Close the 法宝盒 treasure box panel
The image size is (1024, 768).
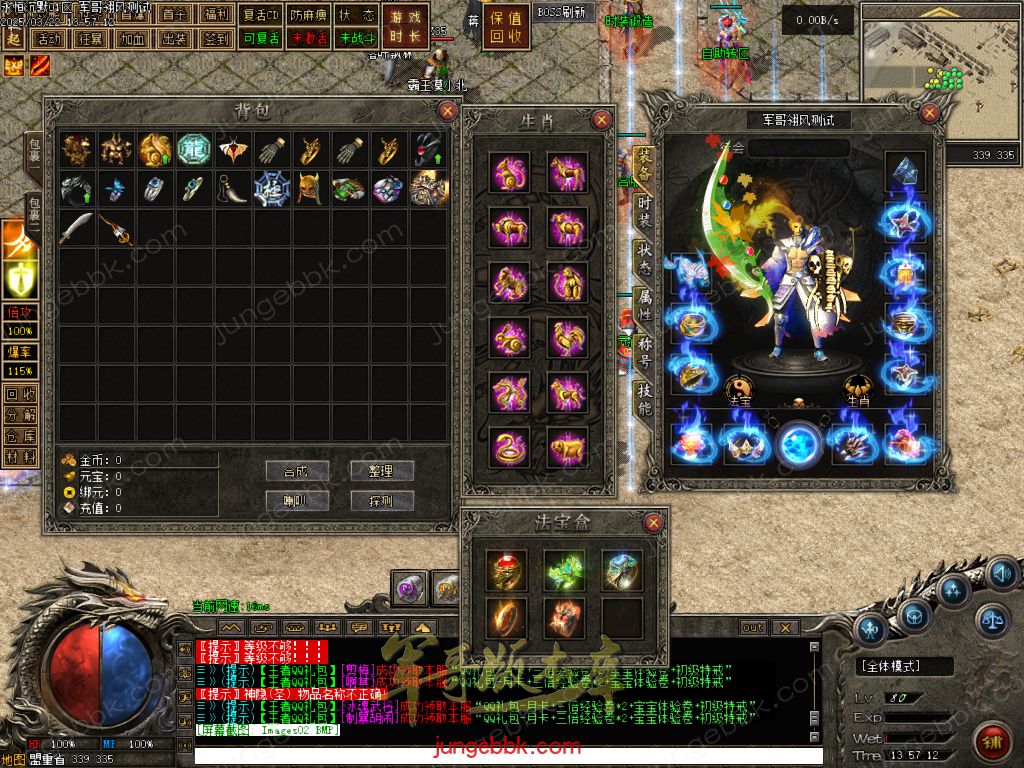pos(653,522)
